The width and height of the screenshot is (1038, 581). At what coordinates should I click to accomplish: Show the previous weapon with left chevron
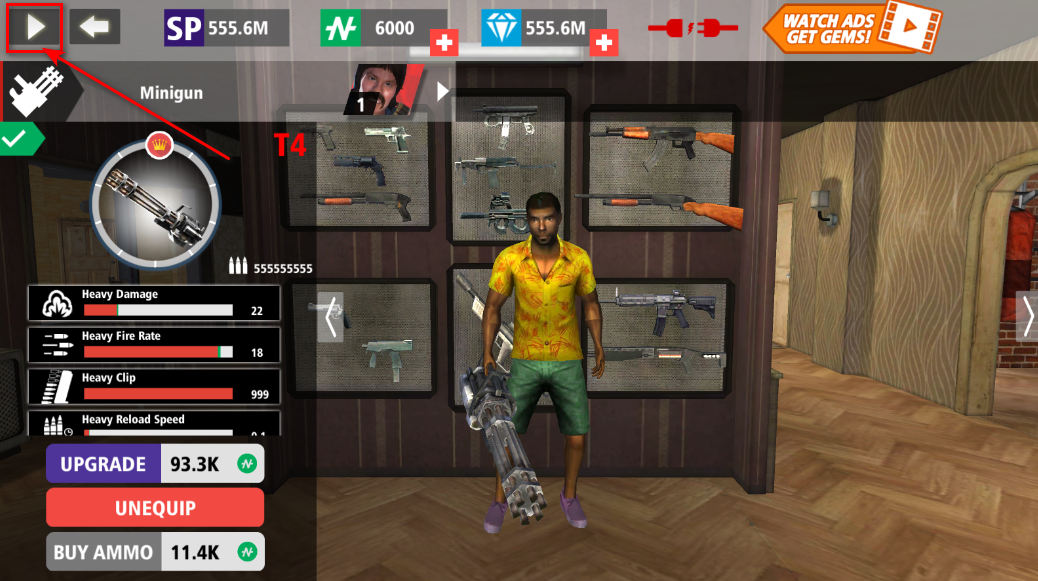coord(331,317)
